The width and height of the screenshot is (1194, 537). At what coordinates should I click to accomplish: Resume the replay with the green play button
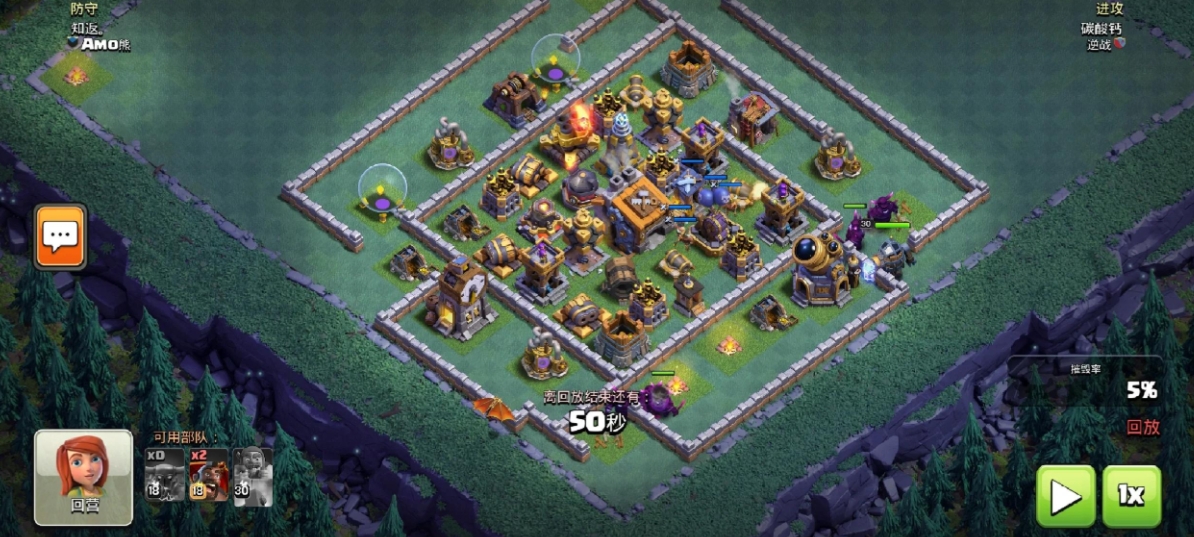(x=1065, y=496)
